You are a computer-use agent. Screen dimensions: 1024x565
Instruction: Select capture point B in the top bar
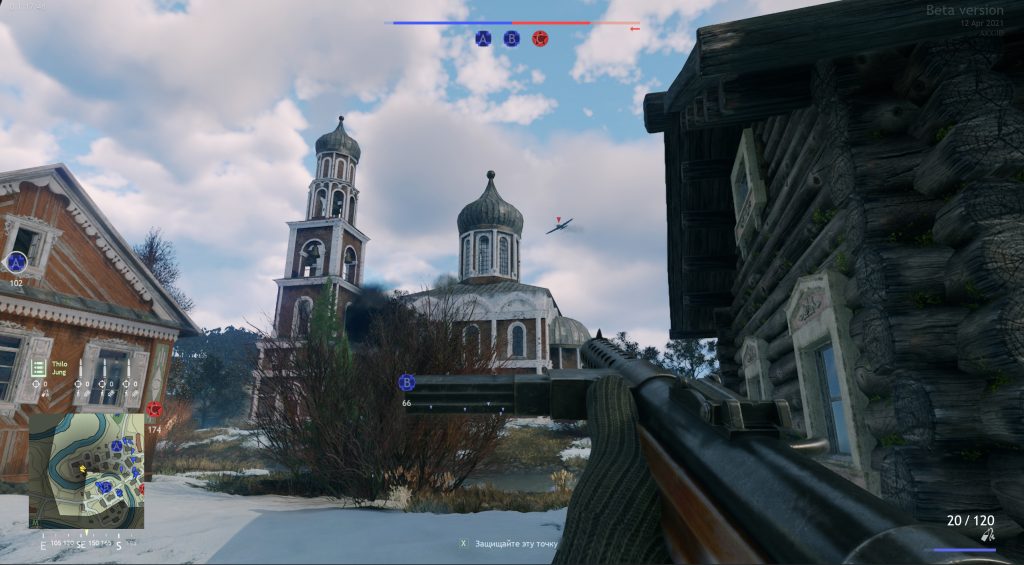tap(512, 38)
